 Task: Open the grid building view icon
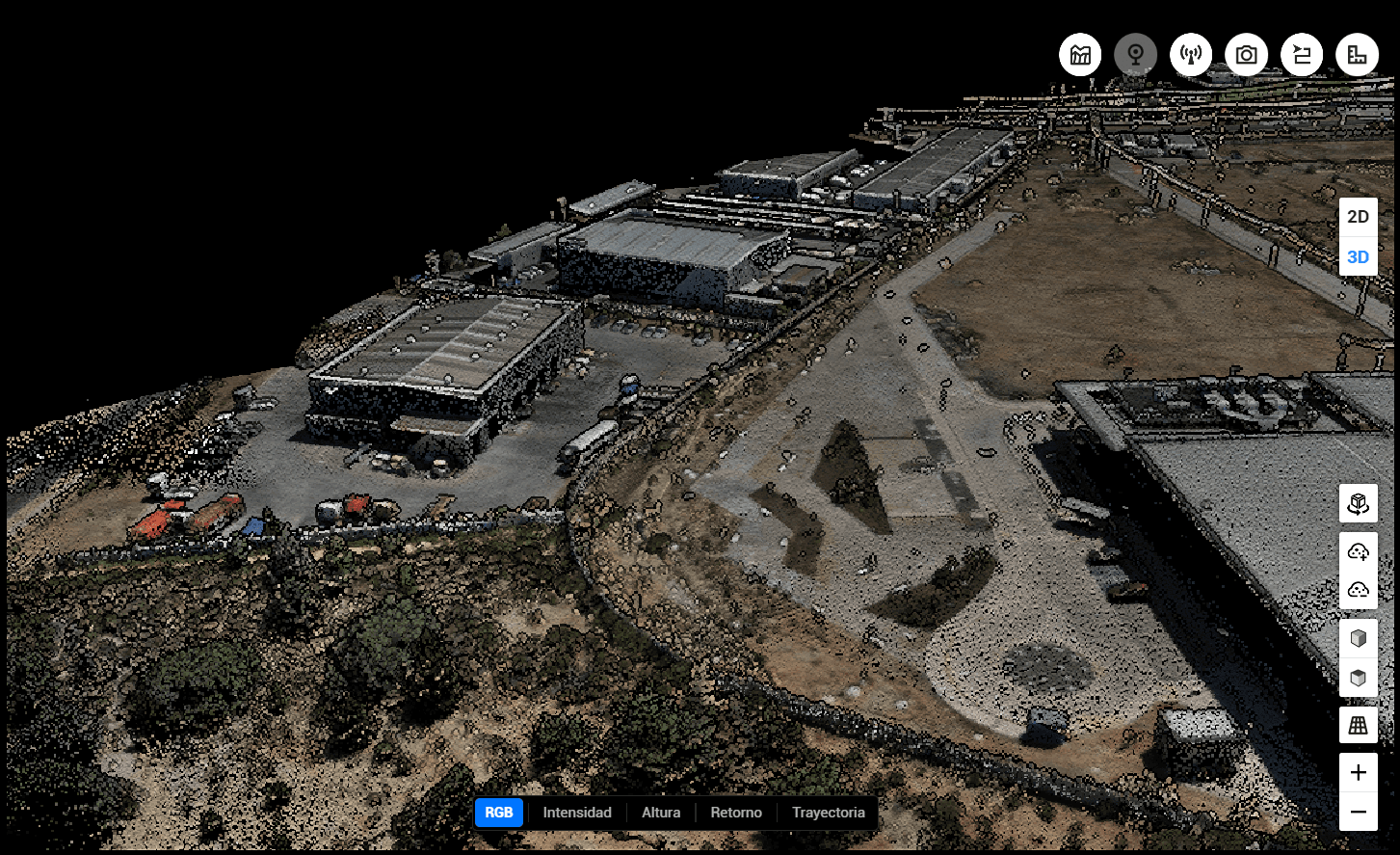[x=1358, y=725]
